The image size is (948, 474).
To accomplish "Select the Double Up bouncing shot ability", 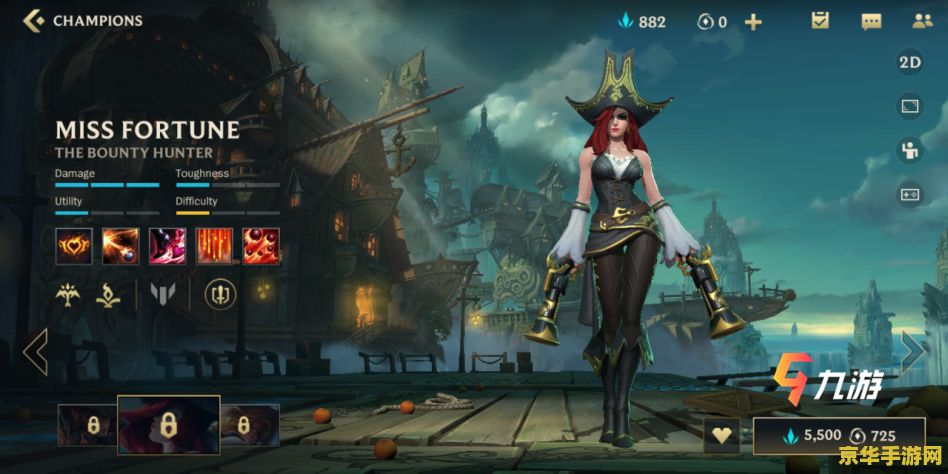I will (x=120, y=245).
